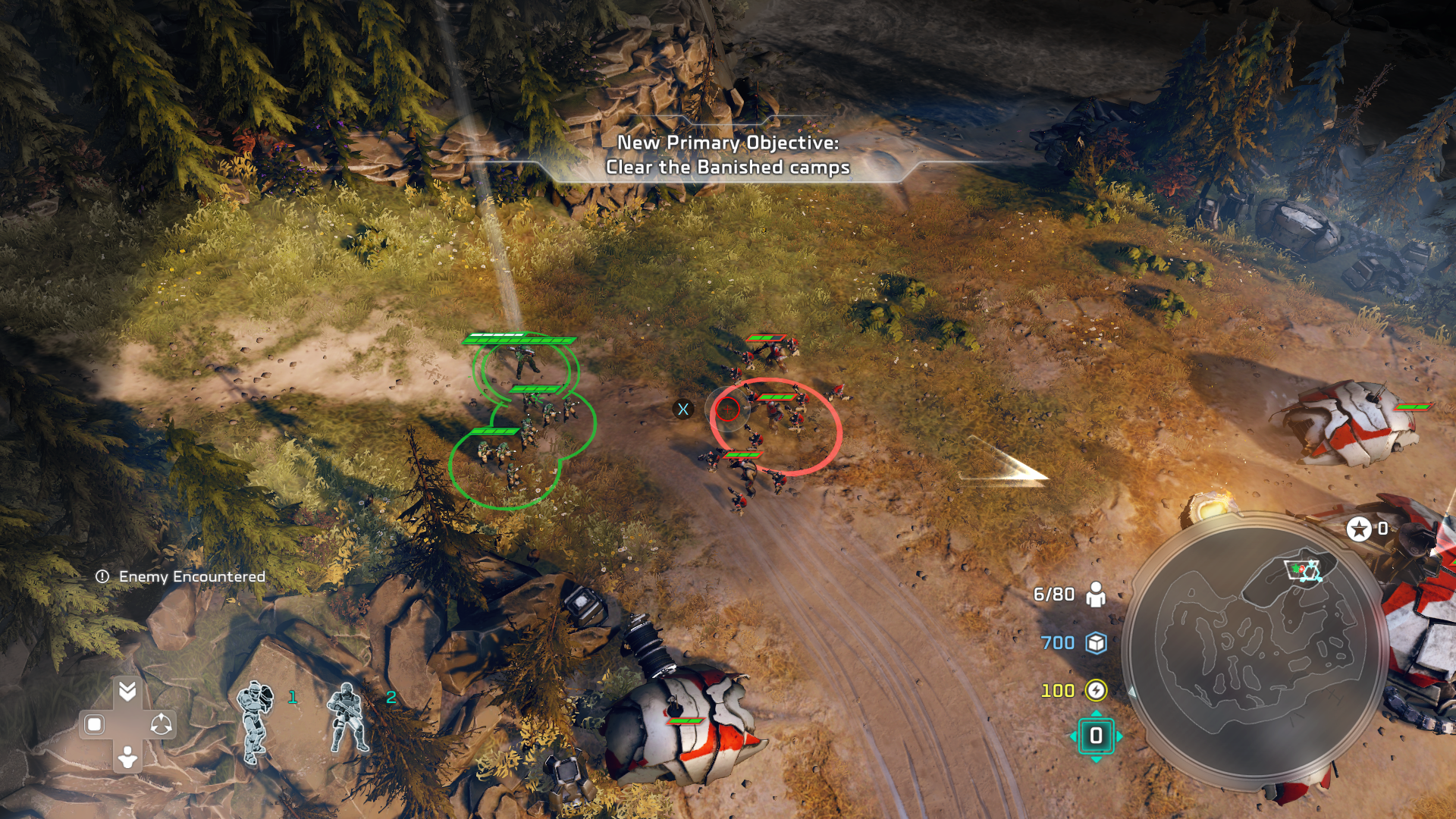
Task: Open the leader points star icon
Action: [x=1359, y=529]
